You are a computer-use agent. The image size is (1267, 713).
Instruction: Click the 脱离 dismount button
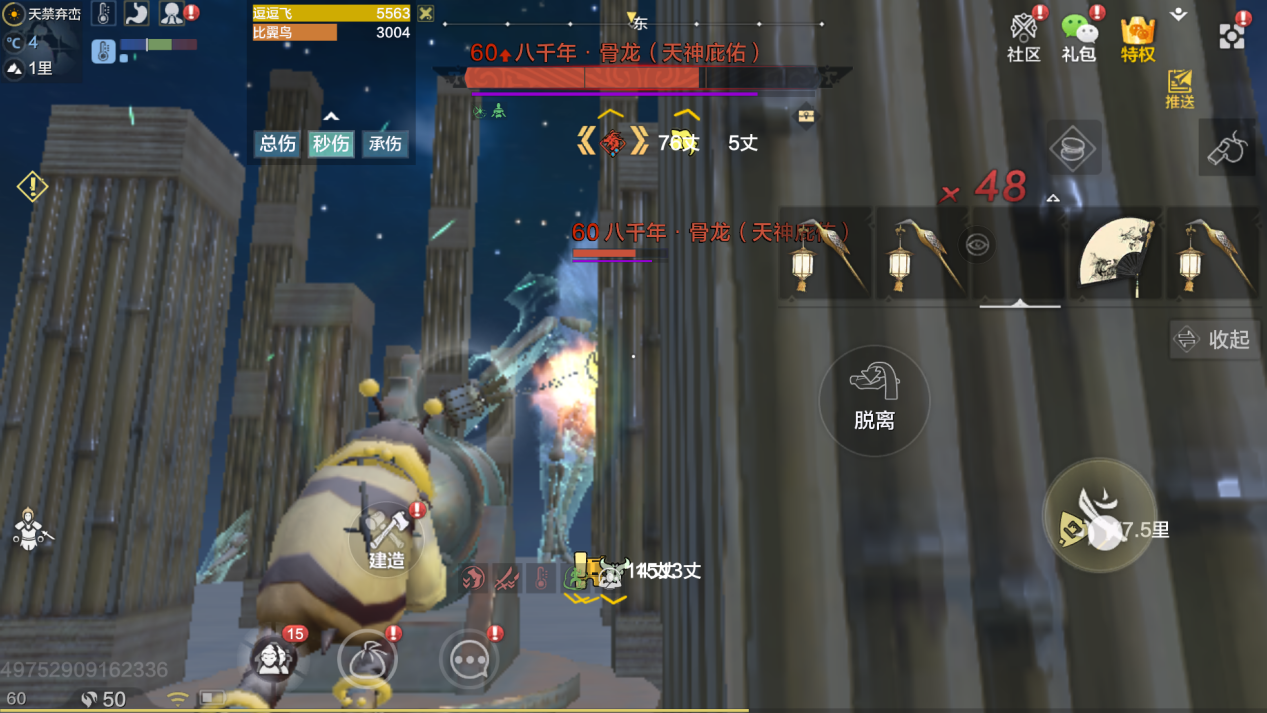(x=874, y=400)
